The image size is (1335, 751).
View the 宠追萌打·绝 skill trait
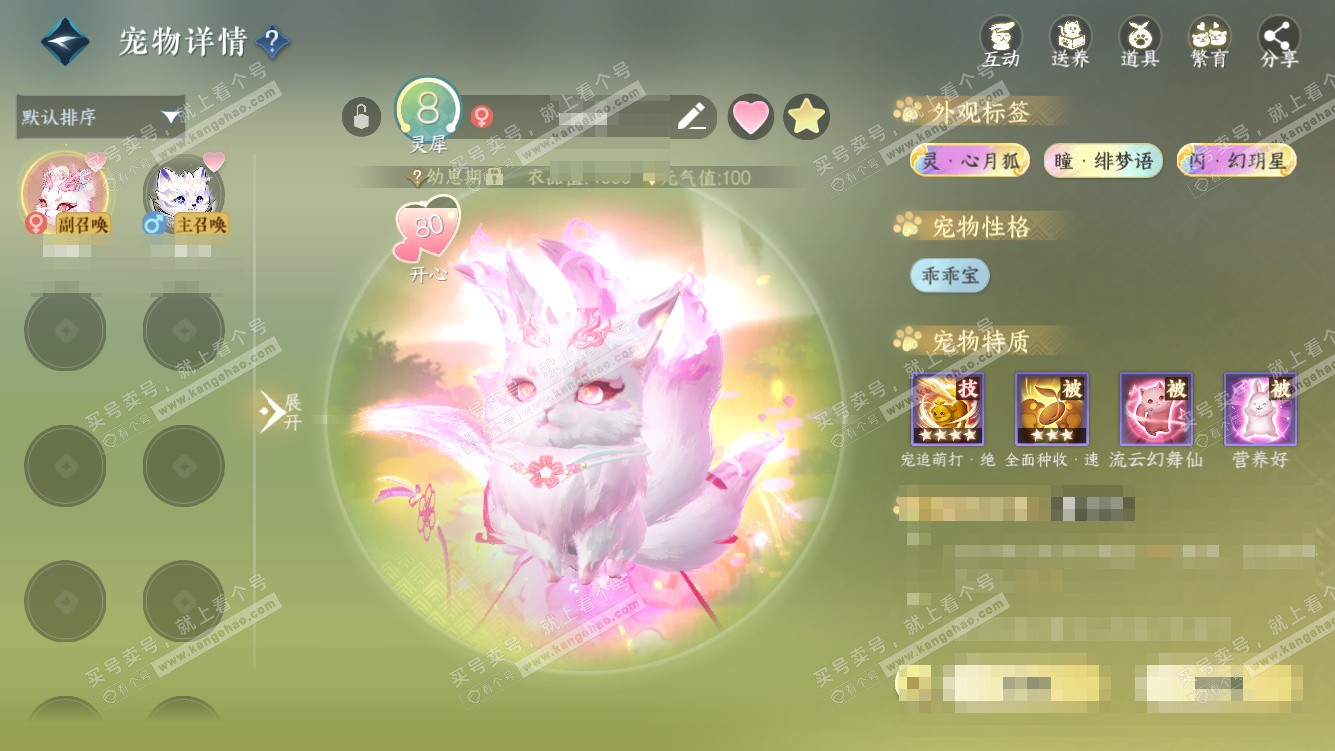(947, 409)
